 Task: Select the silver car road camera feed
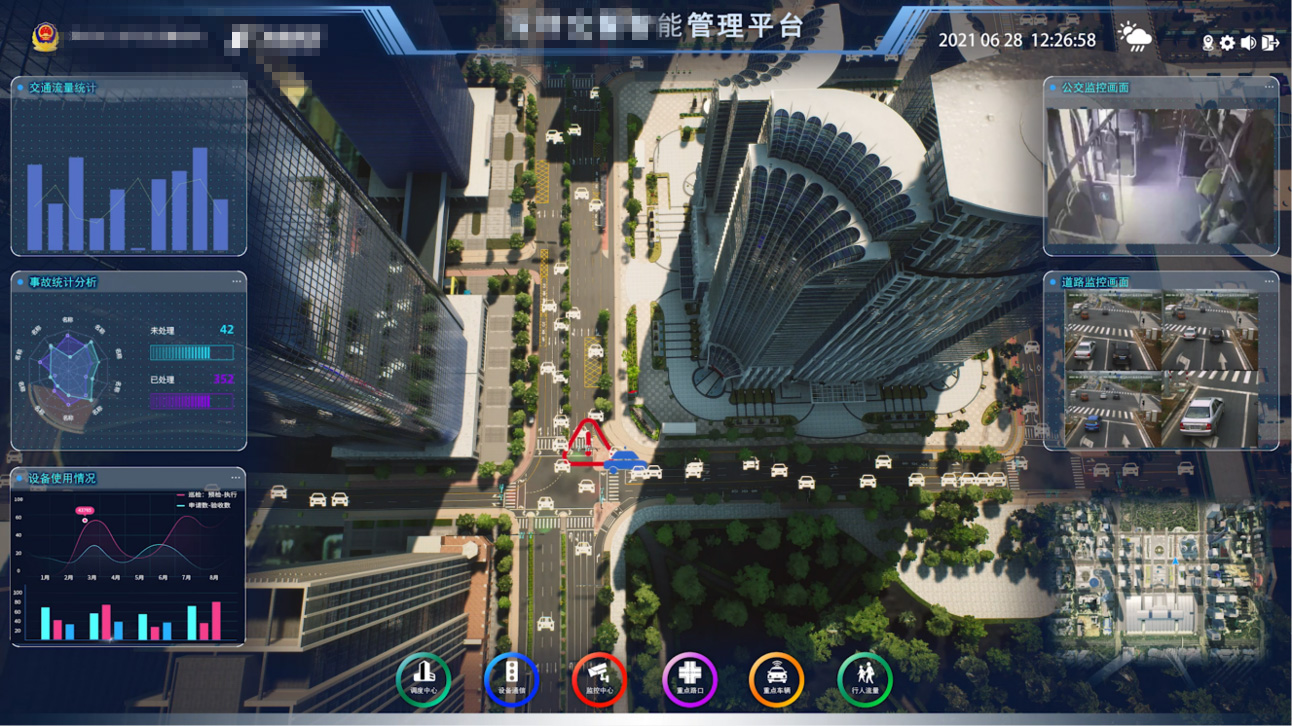1208,409
